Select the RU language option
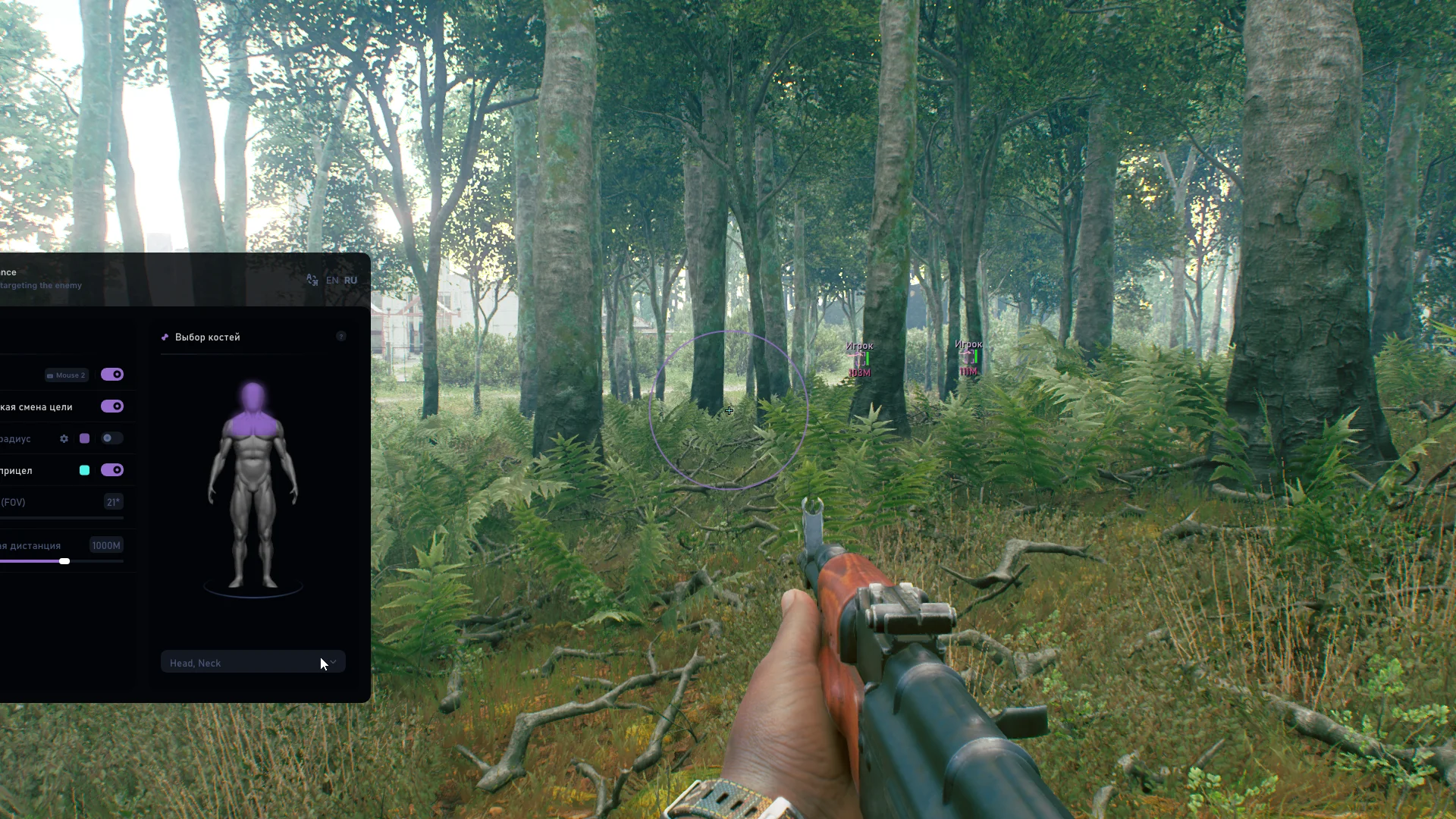Screen dimensions: 1456x819 pos(350,281)
